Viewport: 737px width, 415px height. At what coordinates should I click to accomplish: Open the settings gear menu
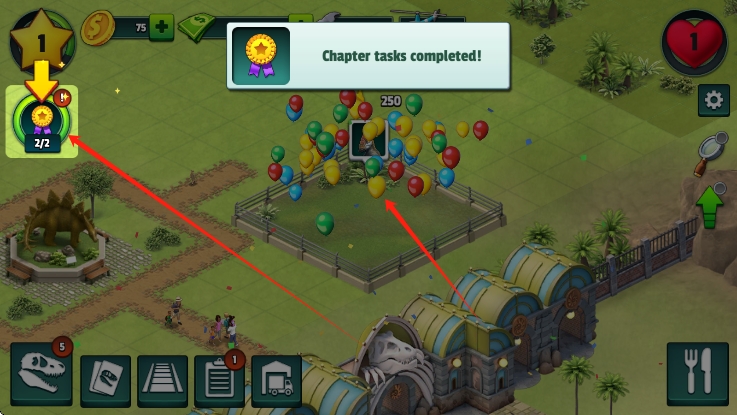click(x=713, y=100)
